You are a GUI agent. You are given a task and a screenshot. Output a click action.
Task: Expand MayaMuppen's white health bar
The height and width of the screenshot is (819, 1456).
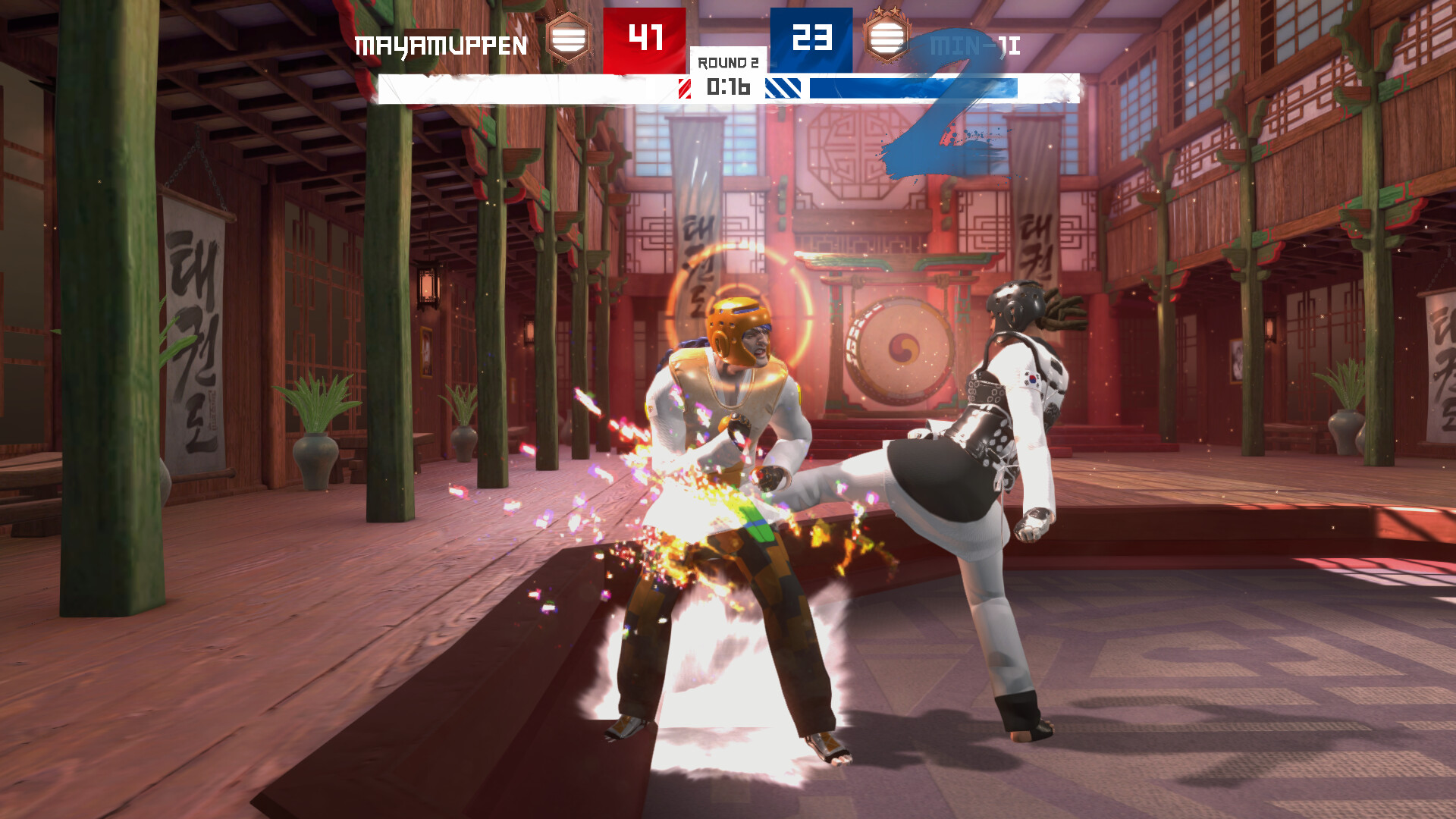click(523, 88)
